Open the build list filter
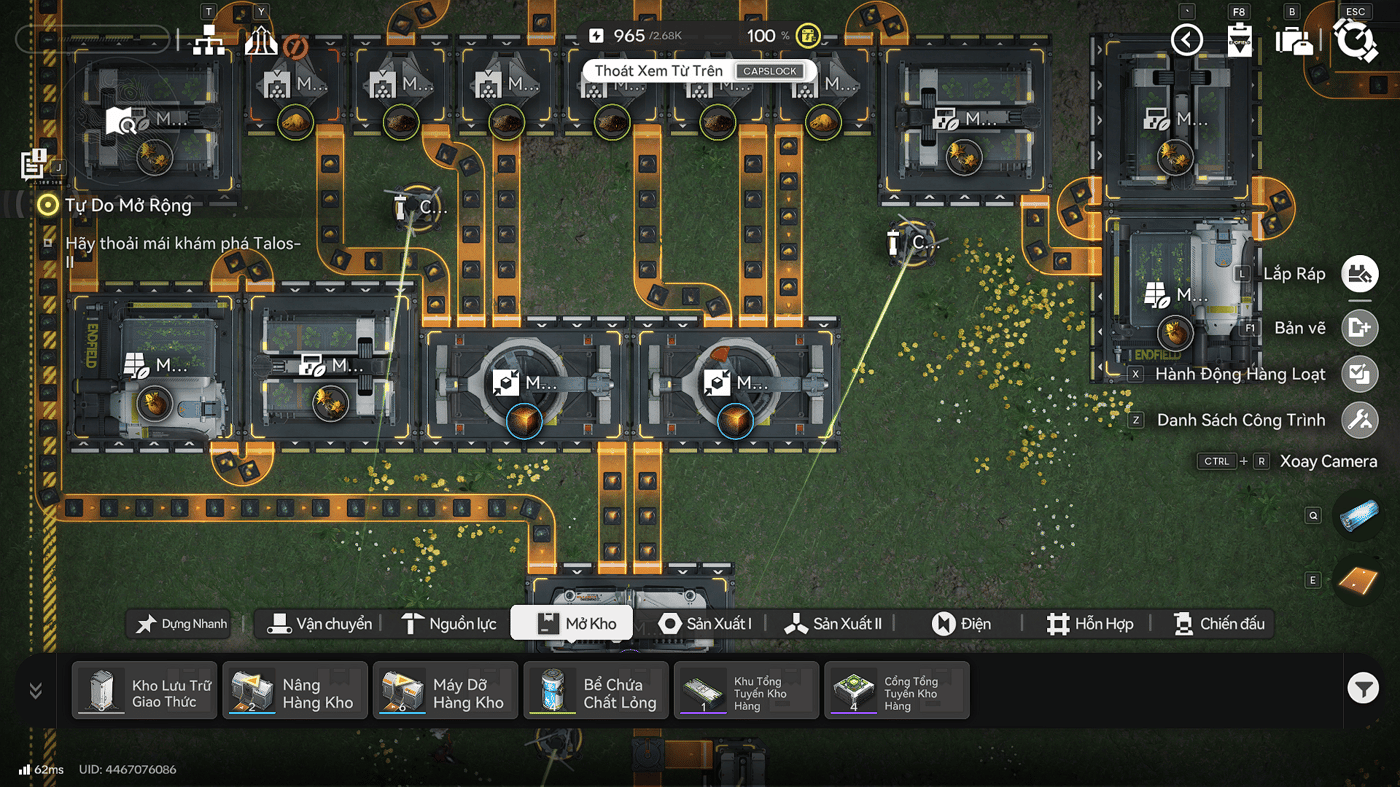This screenshot has height=787, width=1400. [1363, 688]
